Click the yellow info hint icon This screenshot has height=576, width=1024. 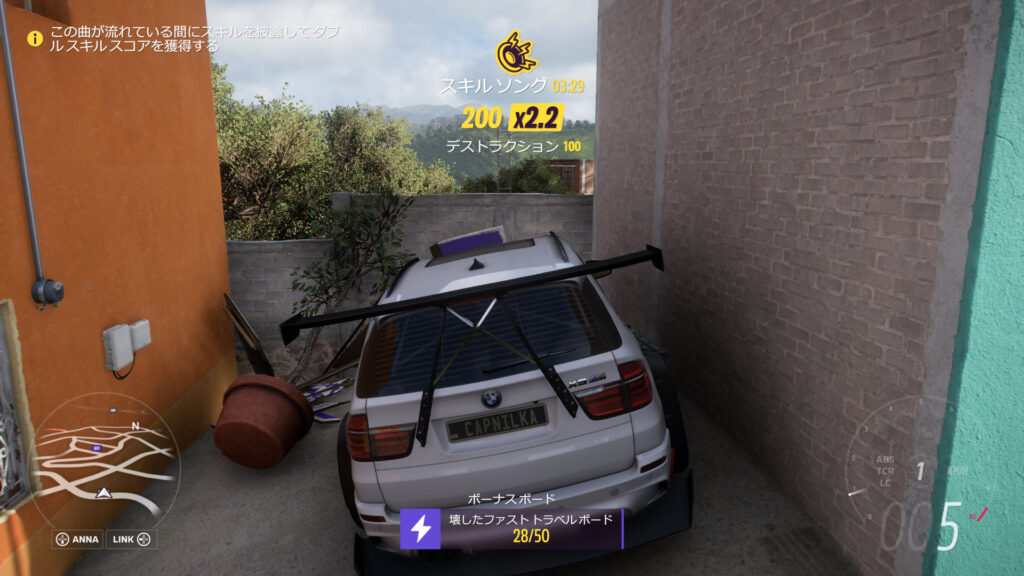(x=36, y=39)
